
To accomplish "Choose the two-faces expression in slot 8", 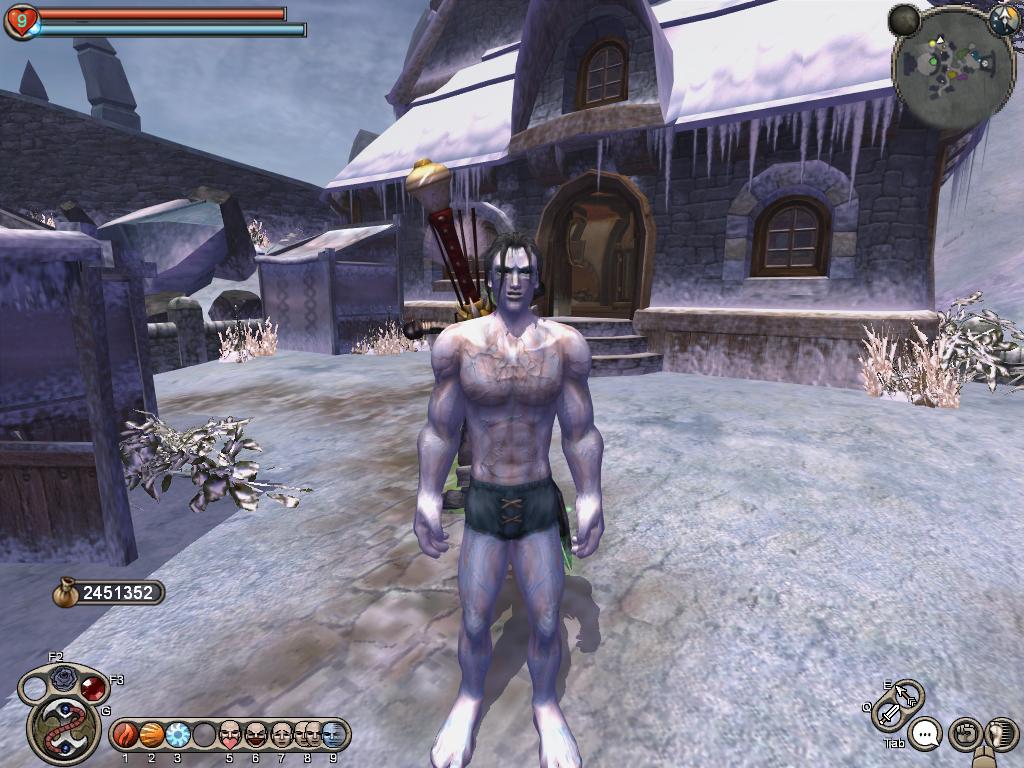I will click(x=307, y=735).
